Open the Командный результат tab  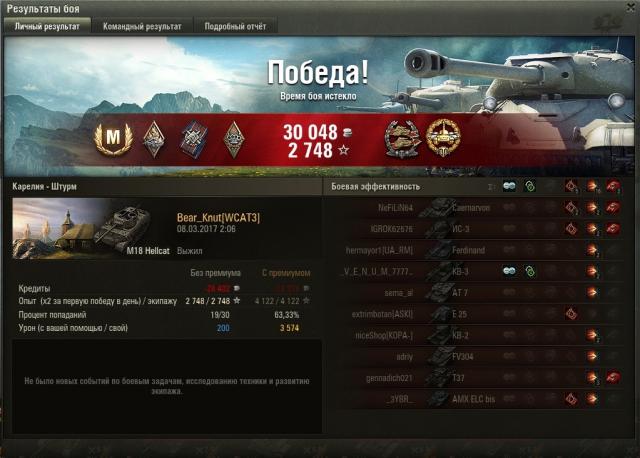tap(142, 27)
